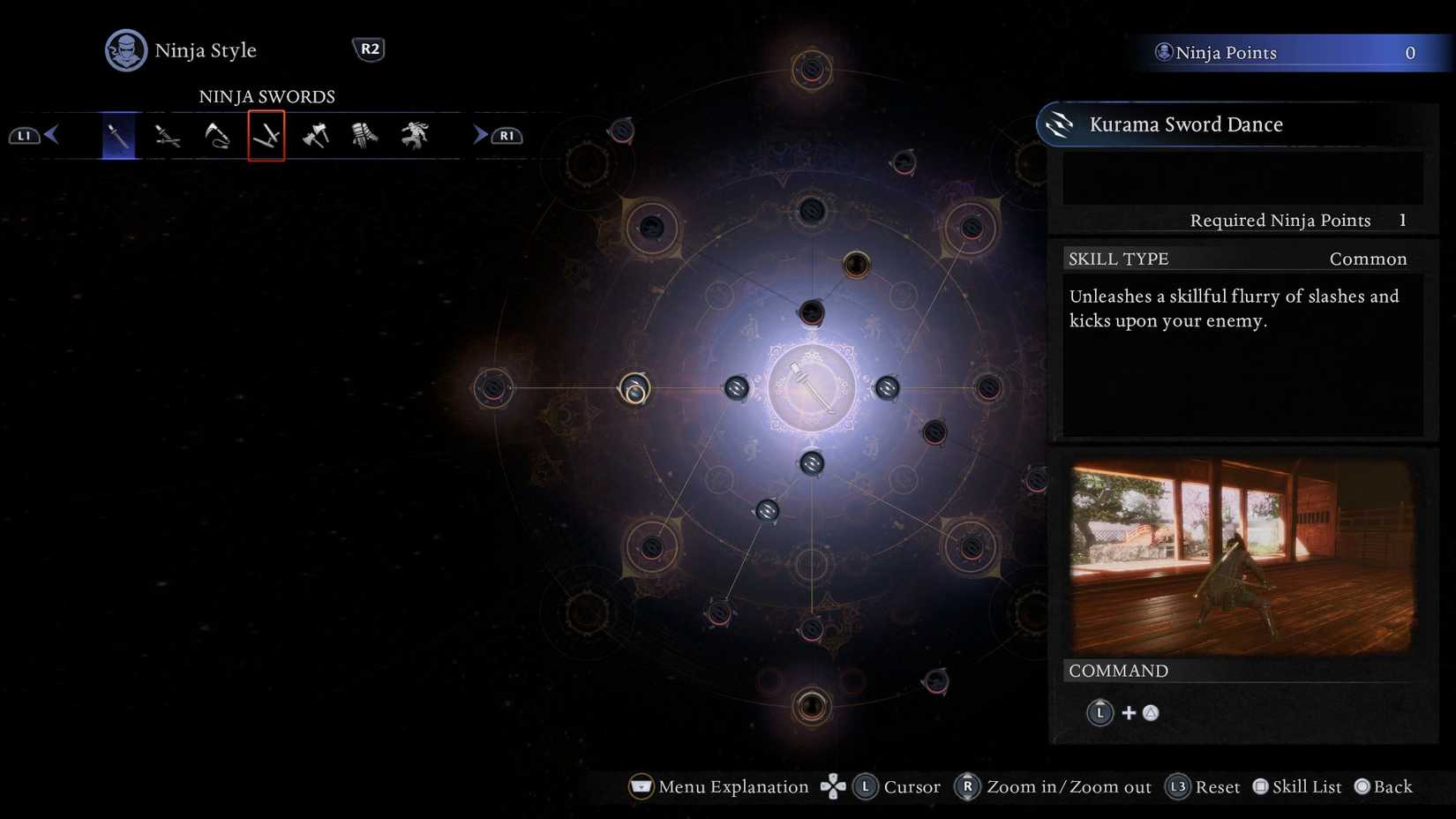Select the ninja figure style icon
The height and width of the screenshot is (819, 1456).
414,135
